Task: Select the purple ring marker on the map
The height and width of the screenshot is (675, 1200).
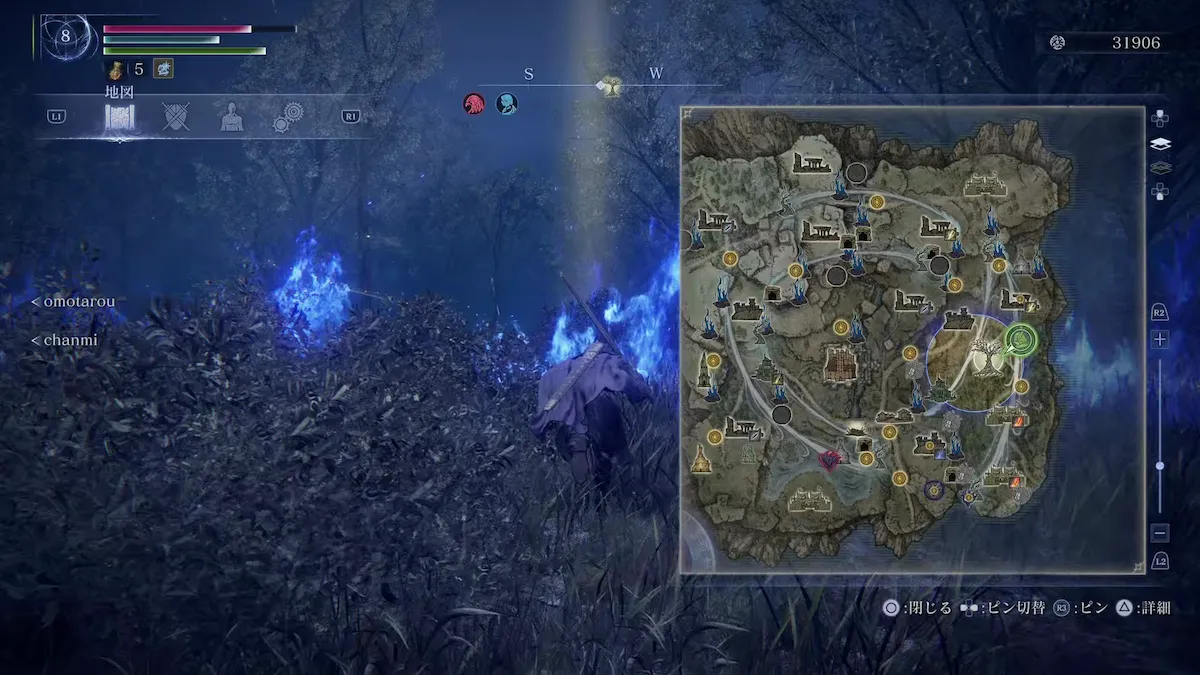Action: click(934, 490)
